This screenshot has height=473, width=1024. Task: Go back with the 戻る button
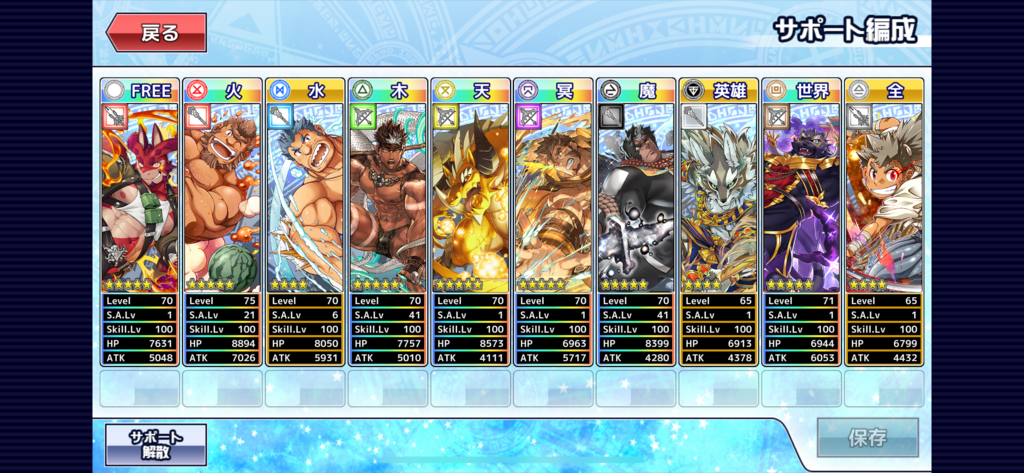click(157, 33)
